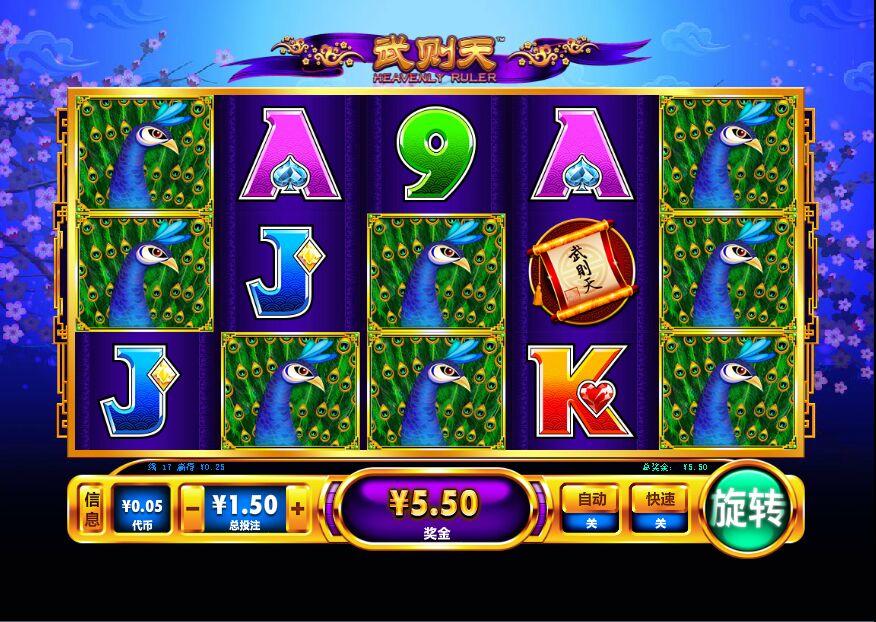Toggle the 自动 autoplay button
The height and width of the screenshot is (622, 876).
pyautogui.click(x=590, y=507)
